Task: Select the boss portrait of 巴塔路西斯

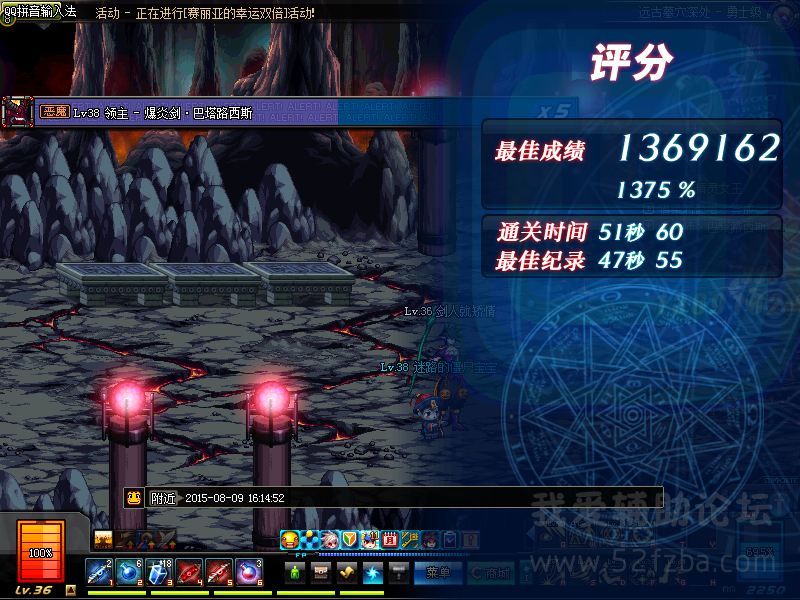Action: [17, 112]
